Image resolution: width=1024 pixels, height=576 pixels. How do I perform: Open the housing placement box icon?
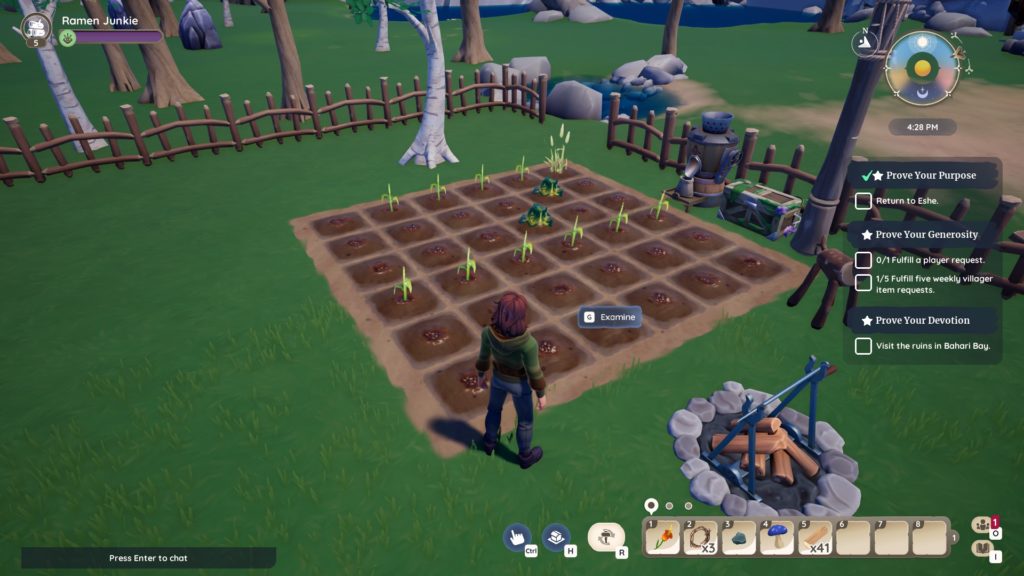pos(556,537)
